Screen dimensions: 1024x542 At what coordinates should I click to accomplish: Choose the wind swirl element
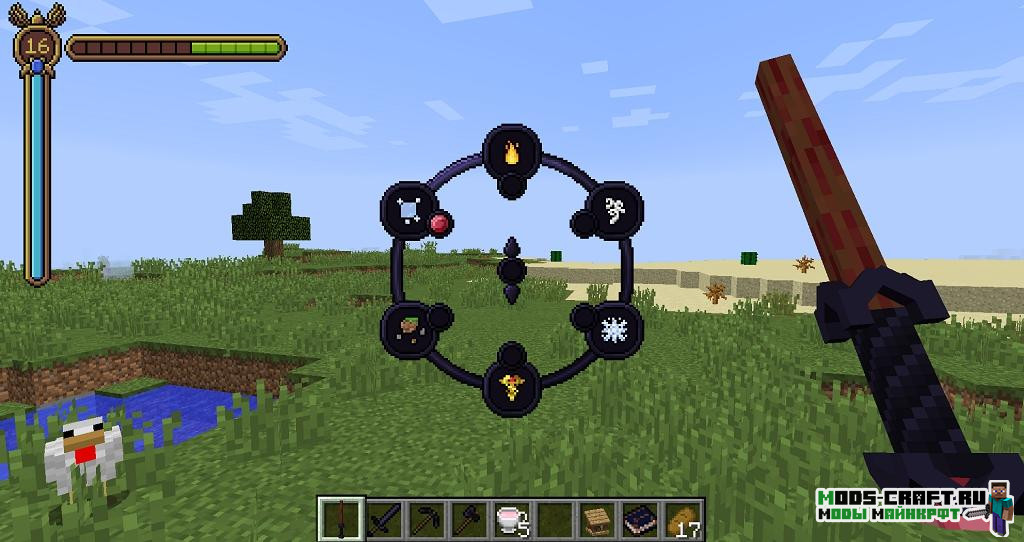click(612, 208)
